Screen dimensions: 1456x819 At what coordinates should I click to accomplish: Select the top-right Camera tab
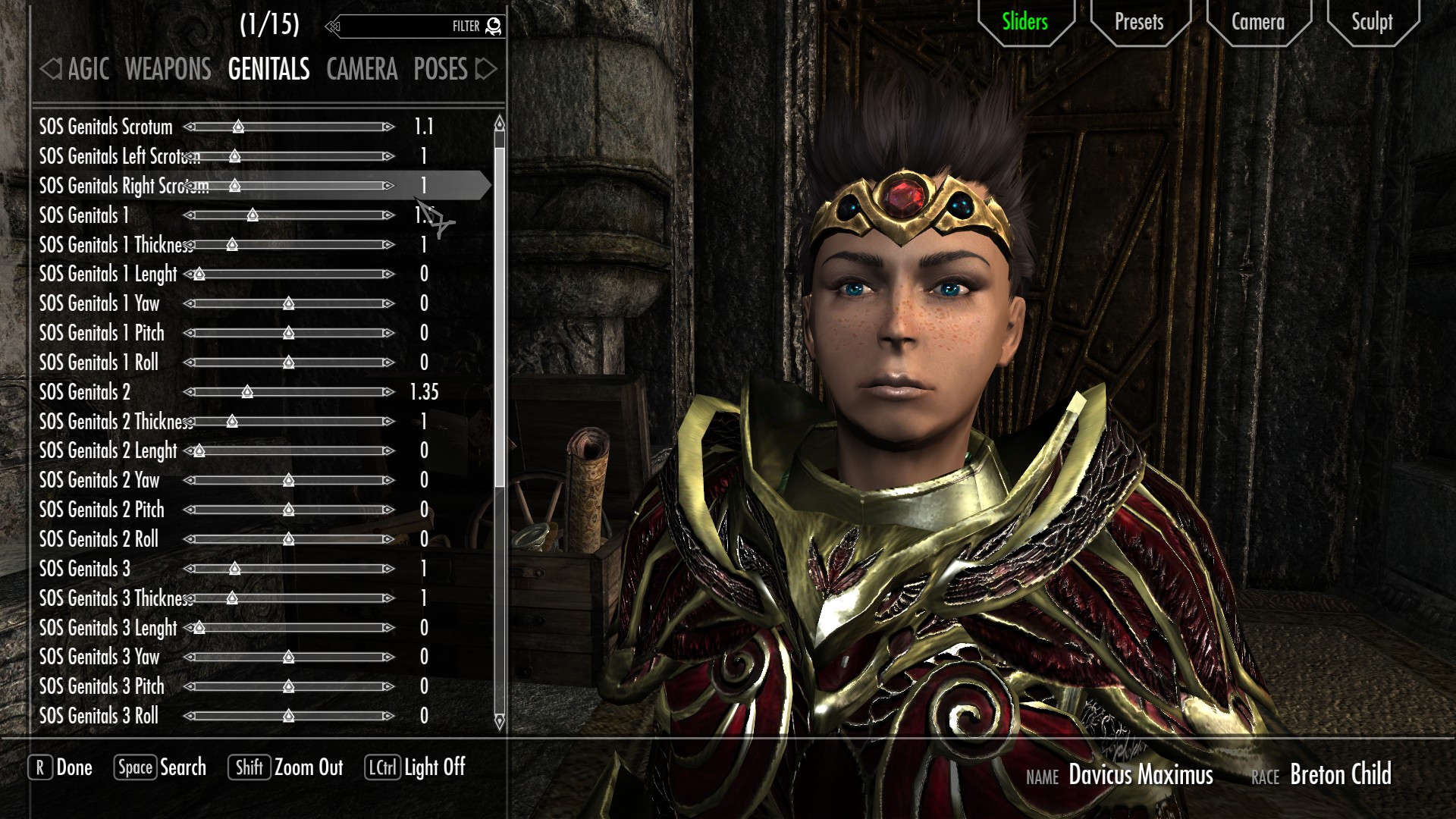(1257, 22)
